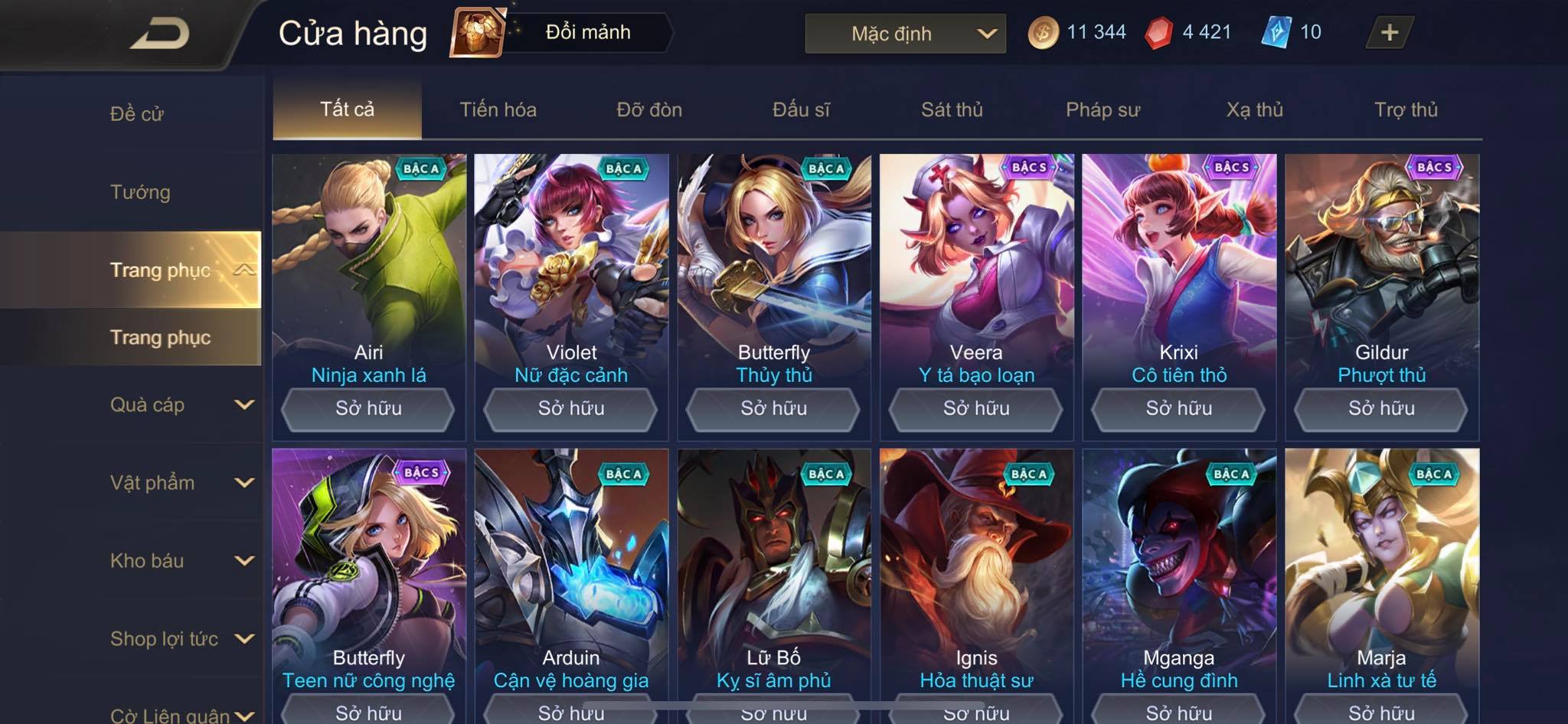1568x724 pixels.
Task: Switch to the Pháp sư tab
Action: (1102, 109)
